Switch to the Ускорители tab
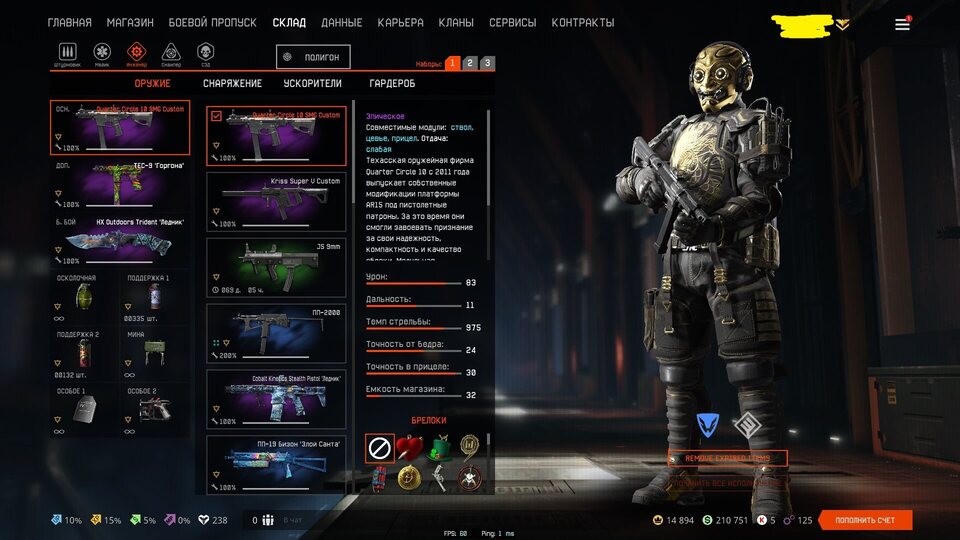 click(x=312, y=83)
